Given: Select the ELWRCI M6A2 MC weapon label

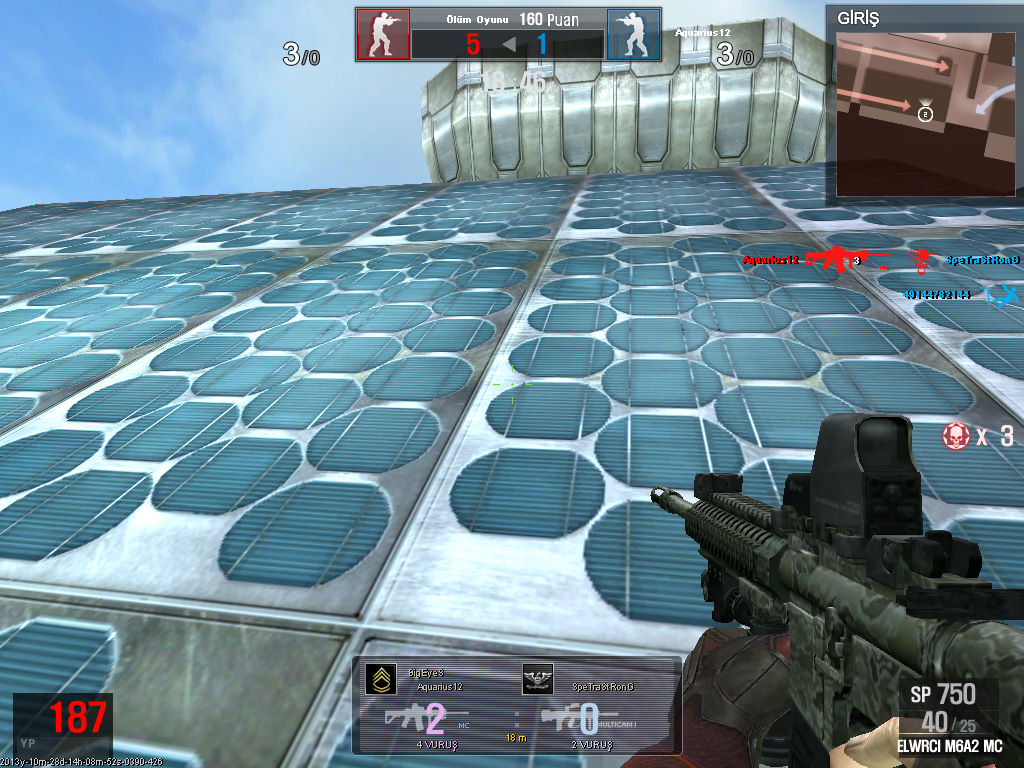Looking at the screenshot, I should [x=949, y=746].
